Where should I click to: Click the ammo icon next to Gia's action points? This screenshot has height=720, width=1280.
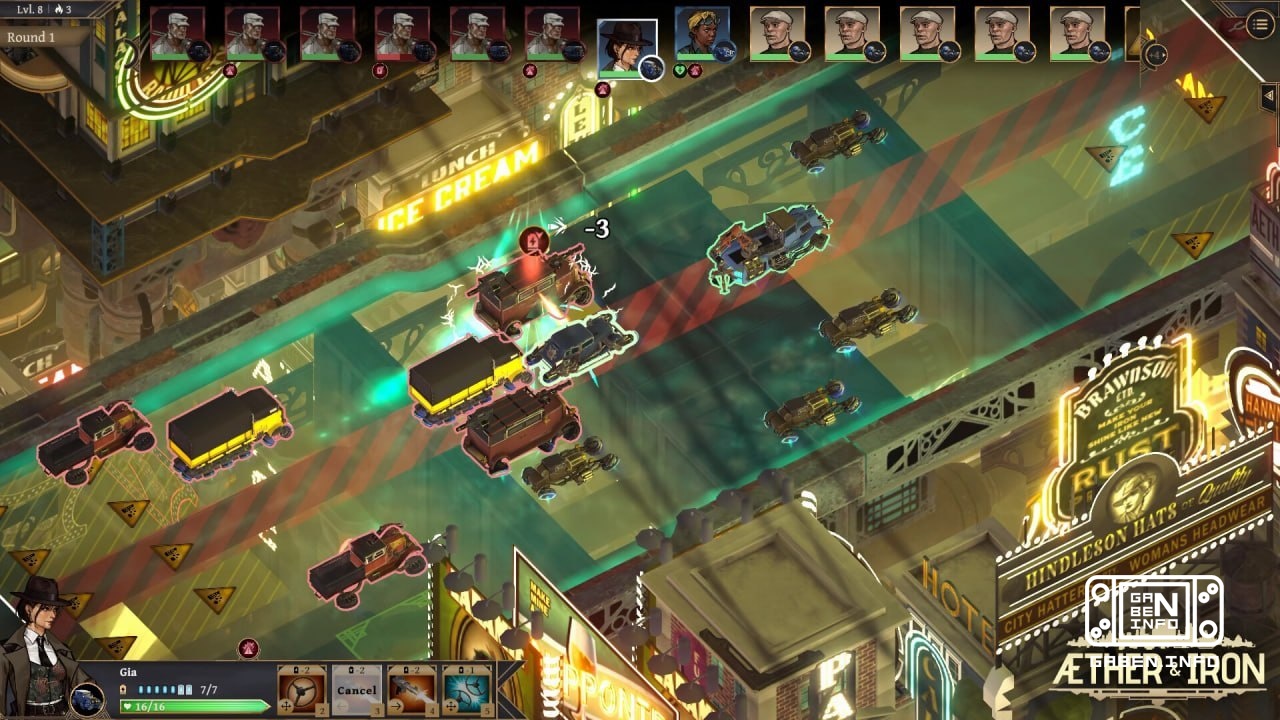(x=123, y=688)
